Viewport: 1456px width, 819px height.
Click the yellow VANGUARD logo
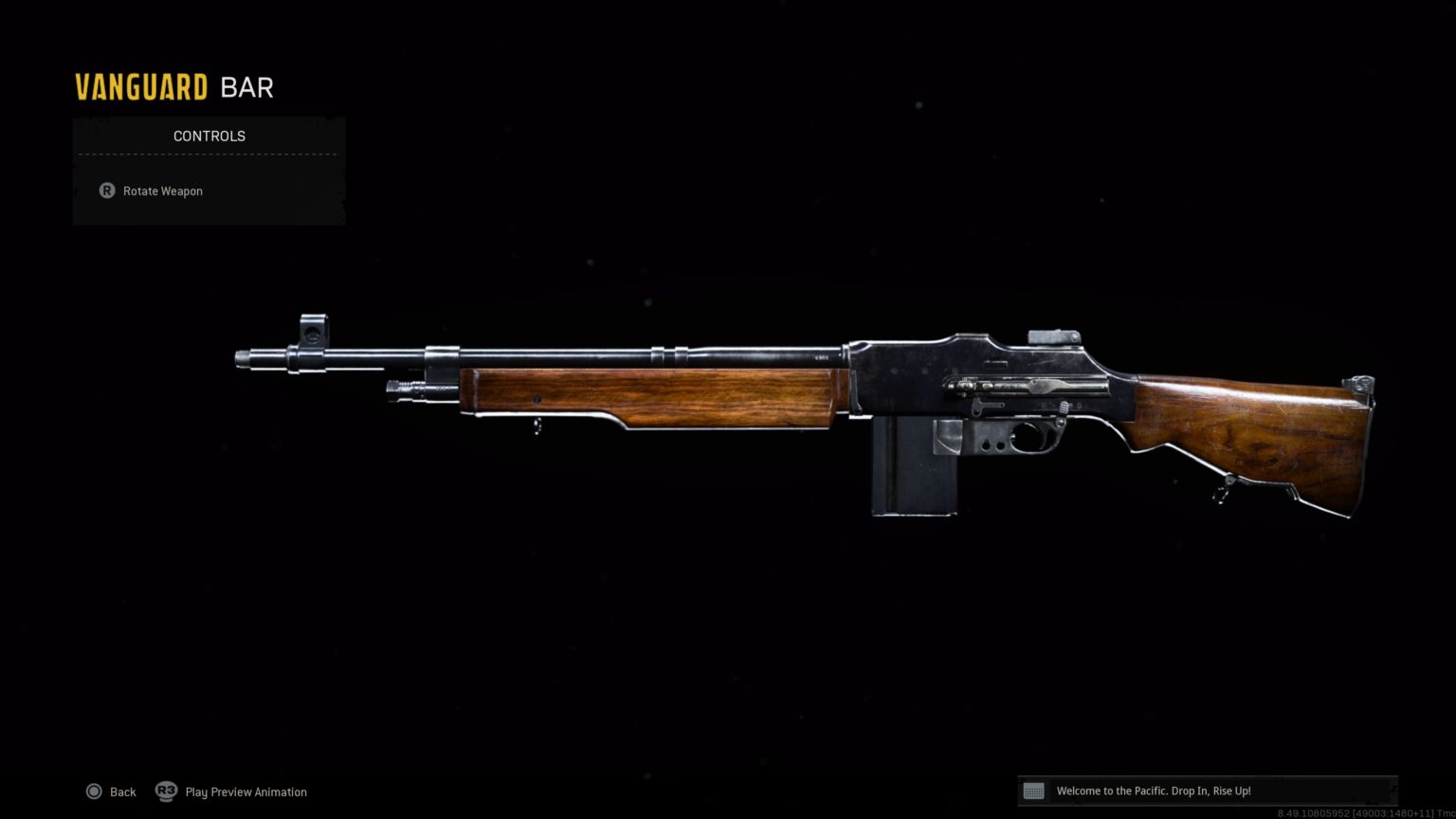pos(140,86)
